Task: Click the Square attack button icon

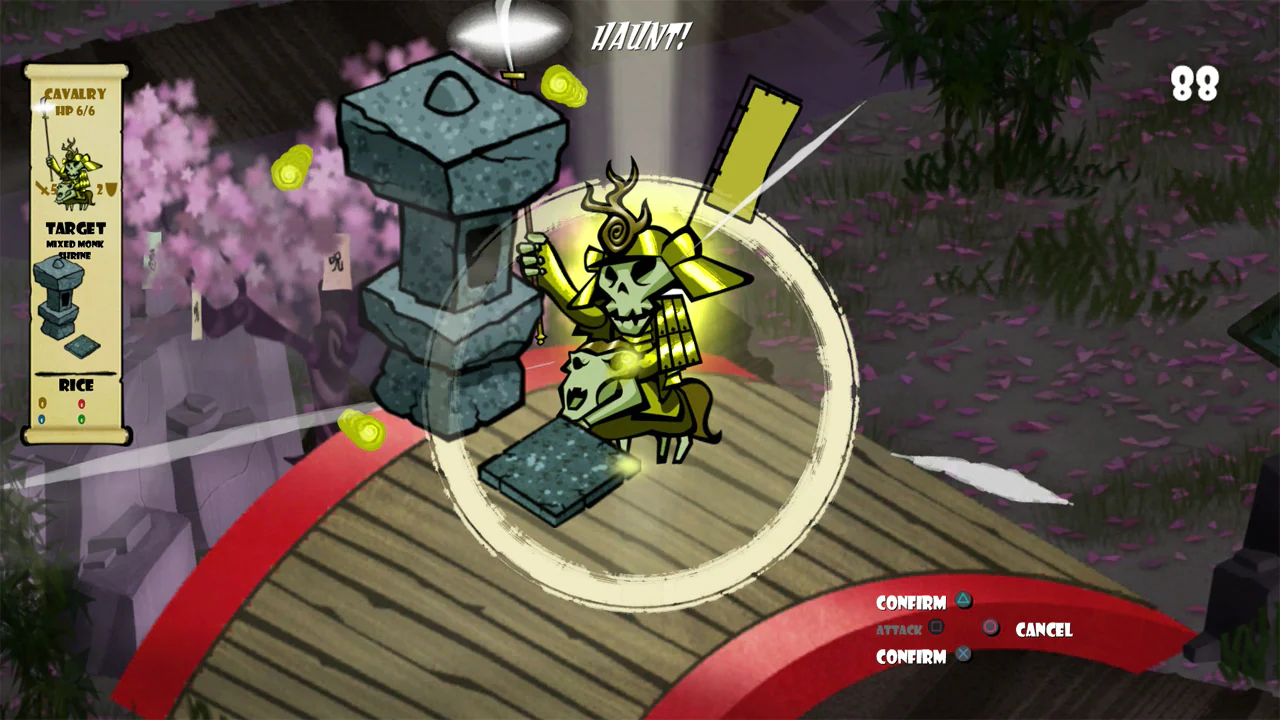Action: (937, 627)
